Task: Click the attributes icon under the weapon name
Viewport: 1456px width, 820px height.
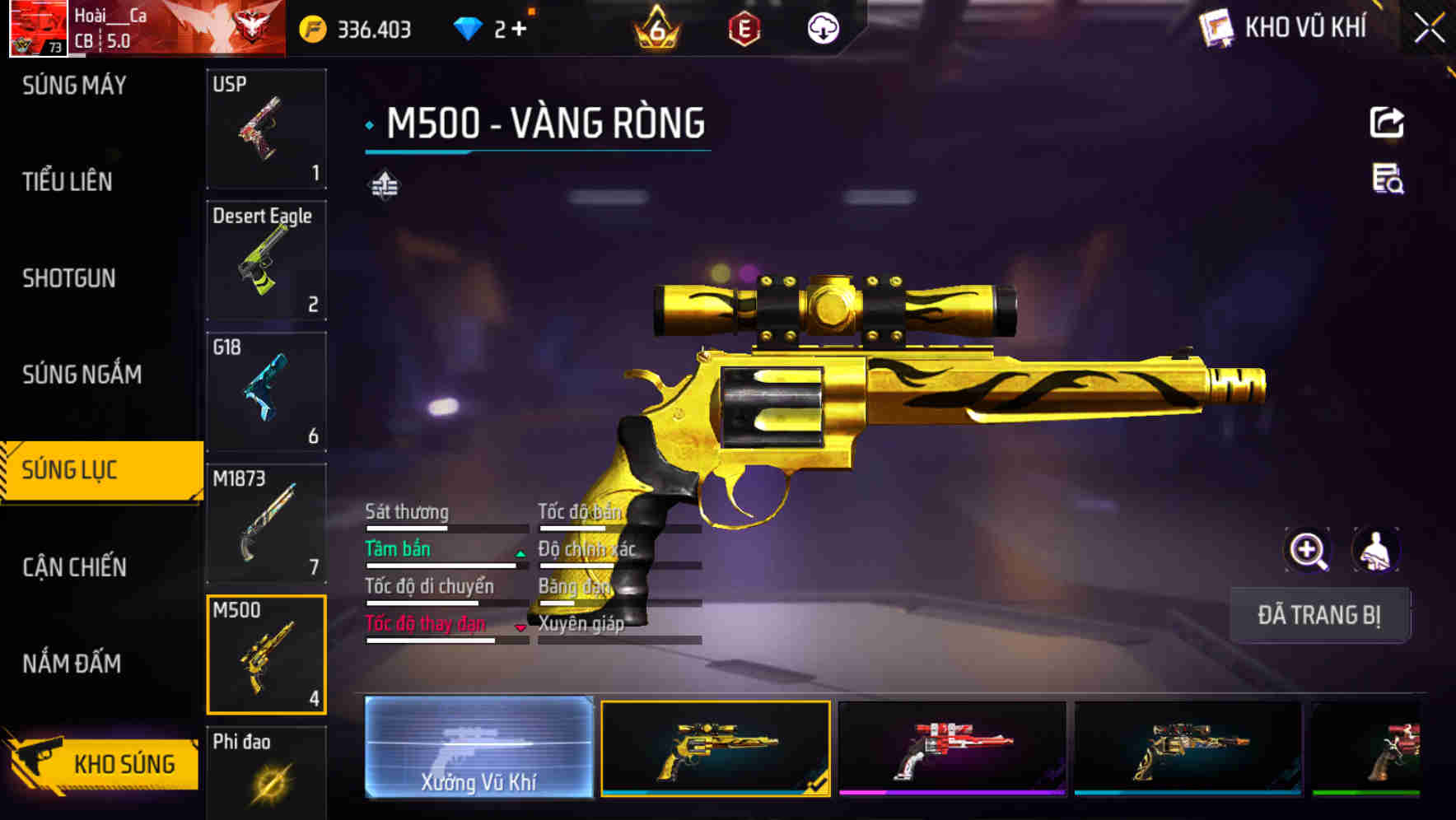Action: pyautogui.click(x=384, y=186)
